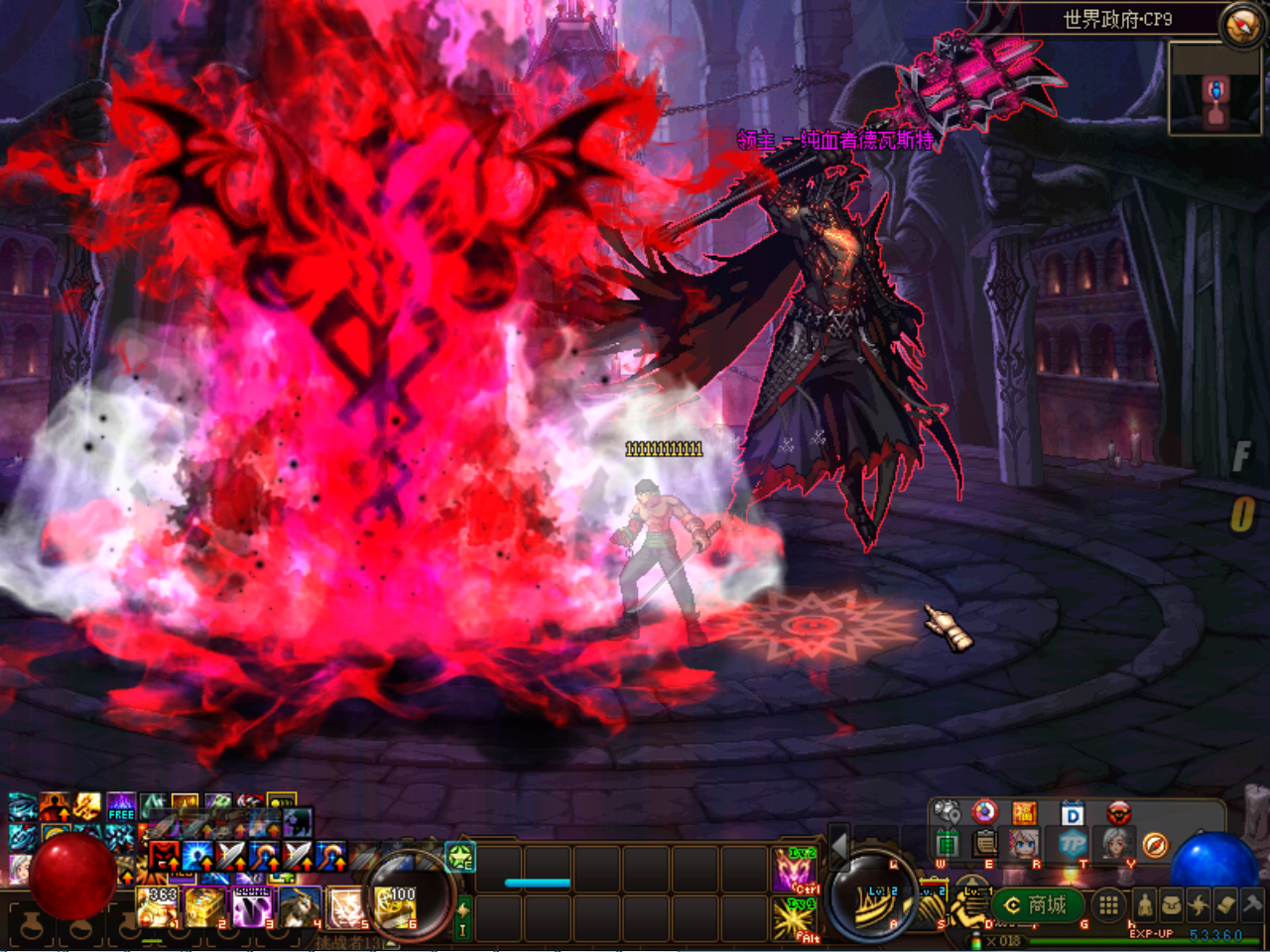Open the quest clipboard icon bound to E
The height and width of the screenshot is (952, 1270).
[x=987, y=844]
